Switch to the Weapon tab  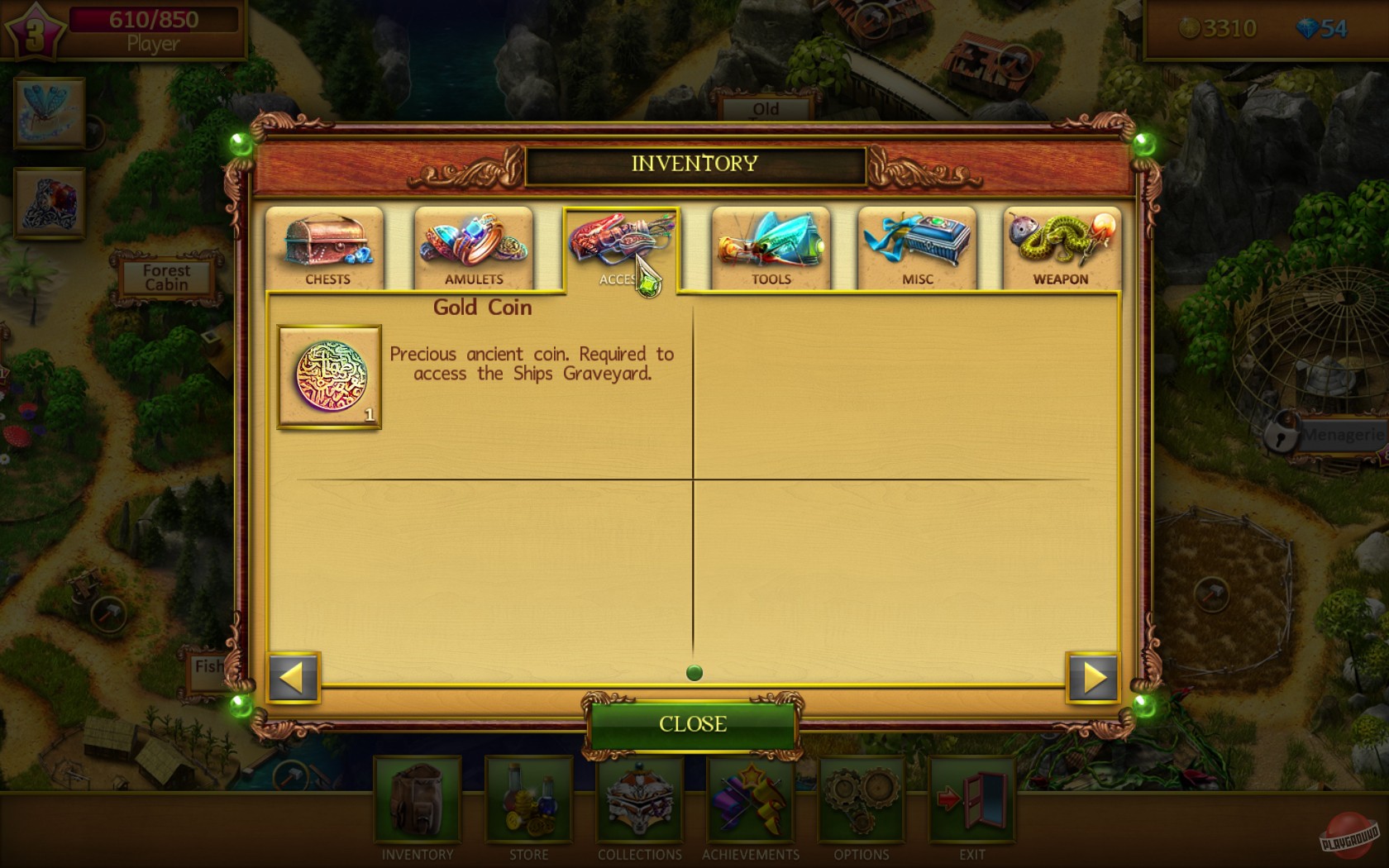(1061, 246)
